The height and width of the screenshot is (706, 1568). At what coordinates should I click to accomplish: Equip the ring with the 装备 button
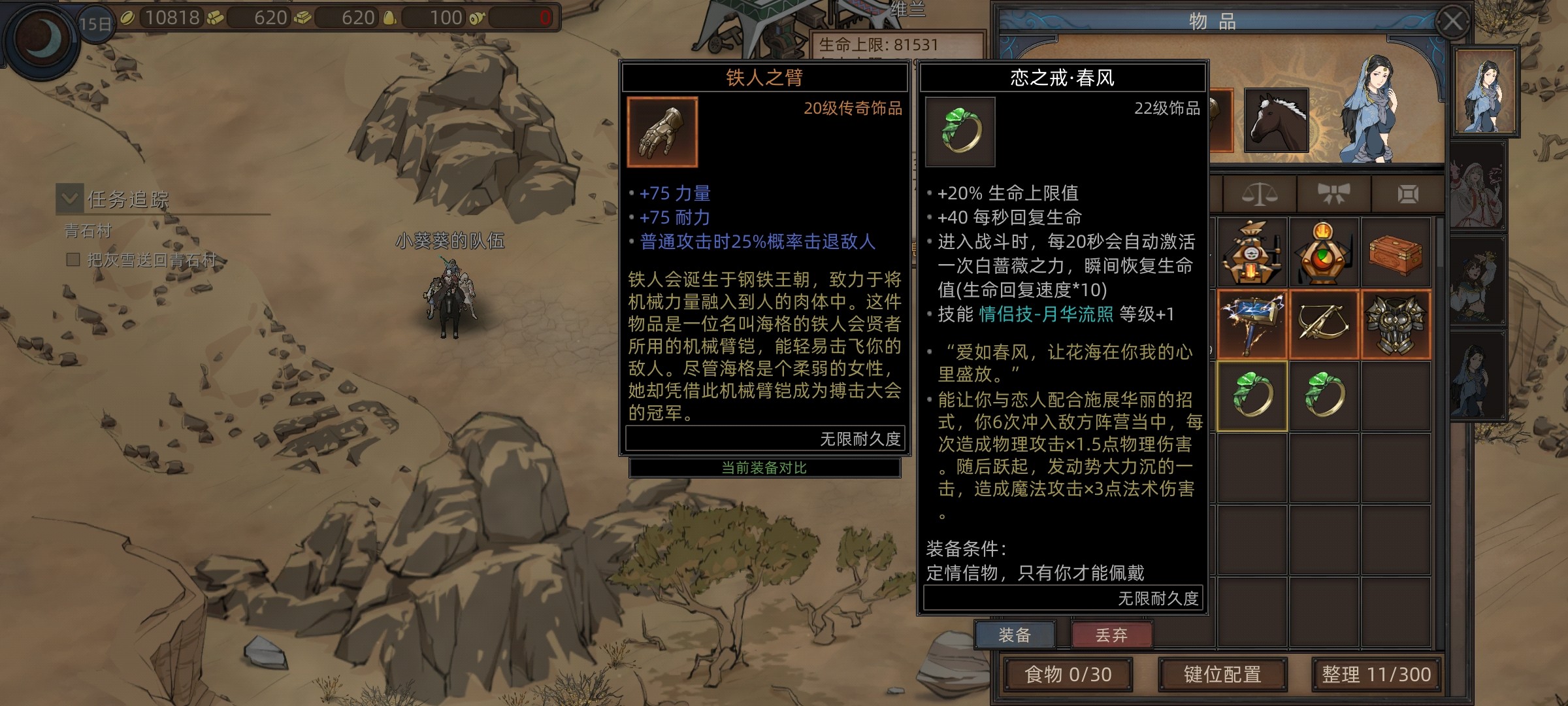coord(1014,635)
